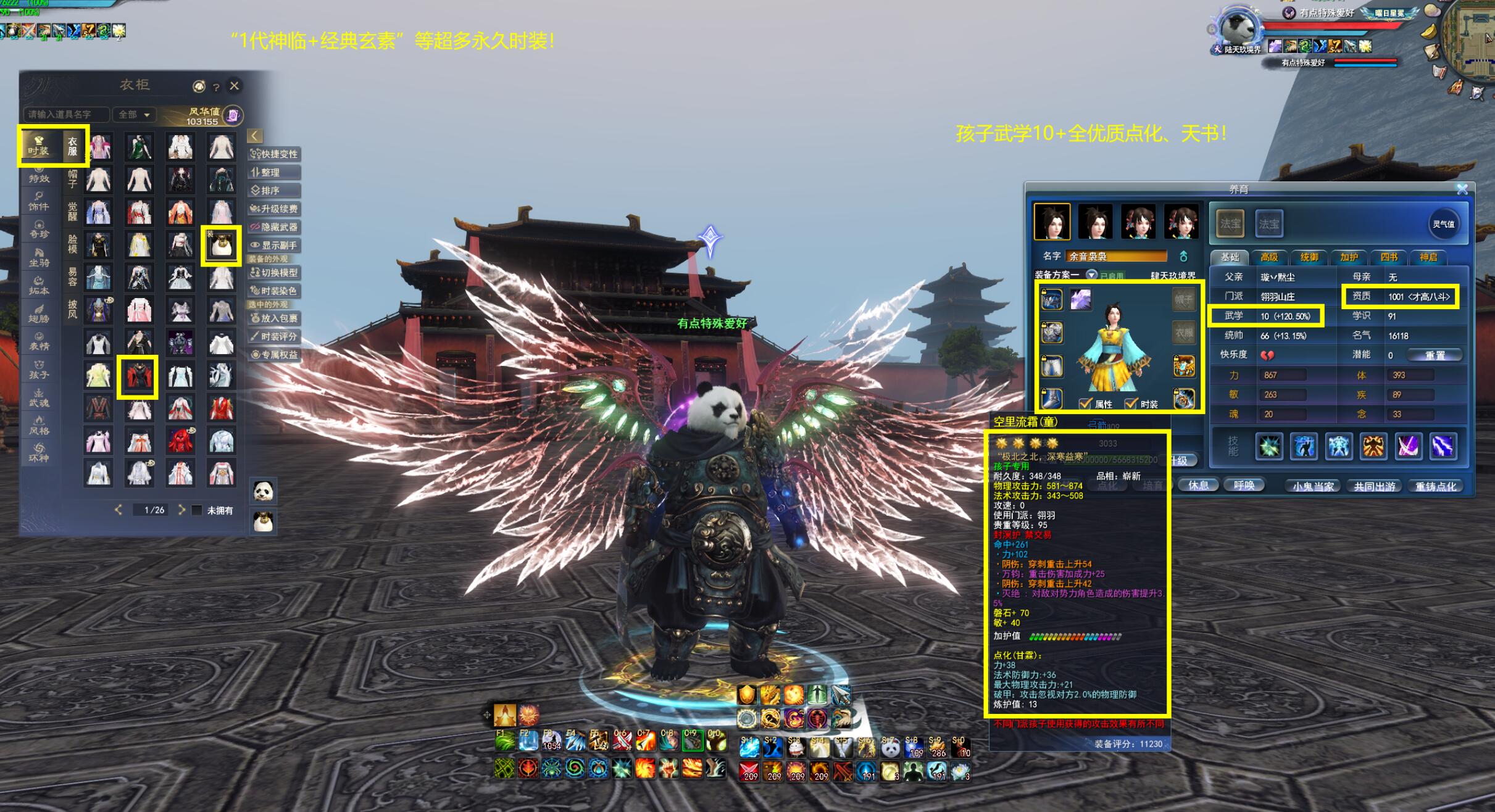Select the 帽子 hat sub-tab
Screen dimensions: 1495x812
[72, 179]
